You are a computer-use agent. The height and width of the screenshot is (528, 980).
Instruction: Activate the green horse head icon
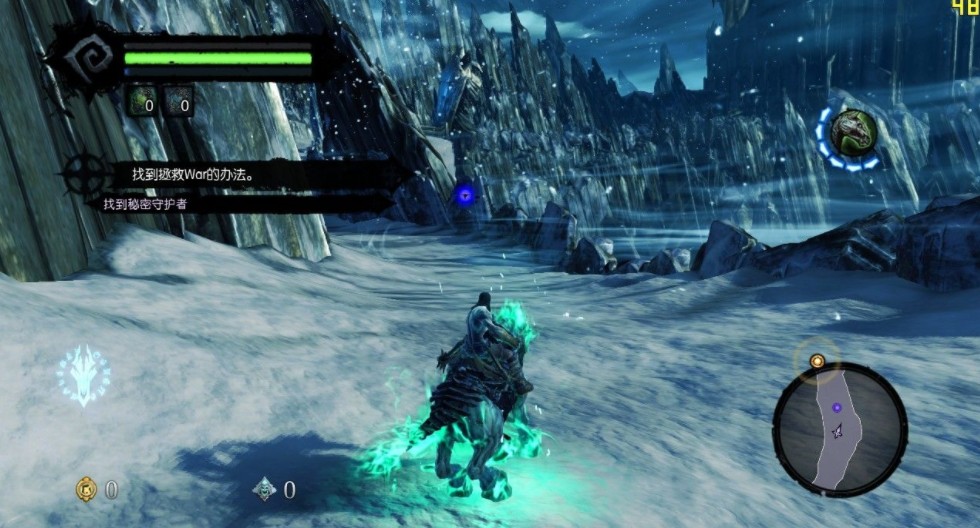click(x=851, y=133)
